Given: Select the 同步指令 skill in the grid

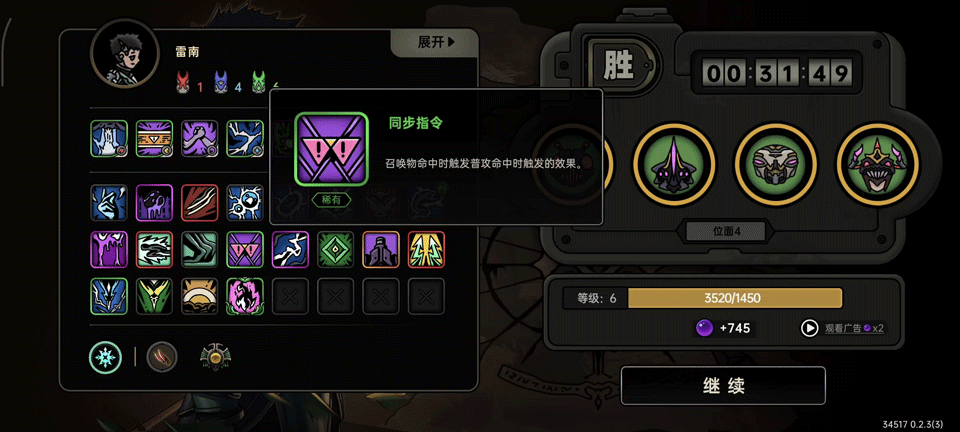Looking at the screenshot, I should click(245, 250).
